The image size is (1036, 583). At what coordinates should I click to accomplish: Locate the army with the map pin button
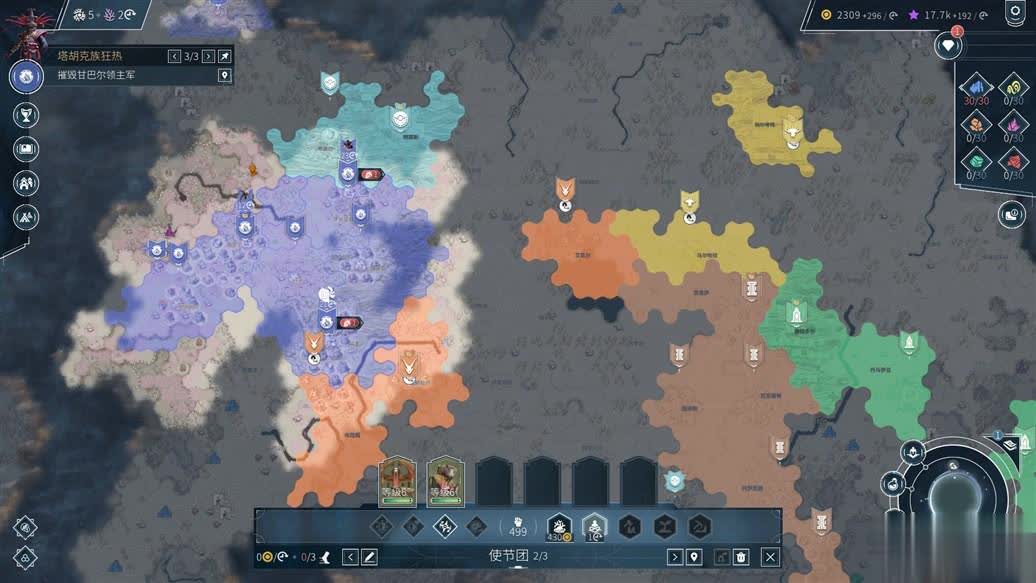pyautogui.click(x=694, y=557)
